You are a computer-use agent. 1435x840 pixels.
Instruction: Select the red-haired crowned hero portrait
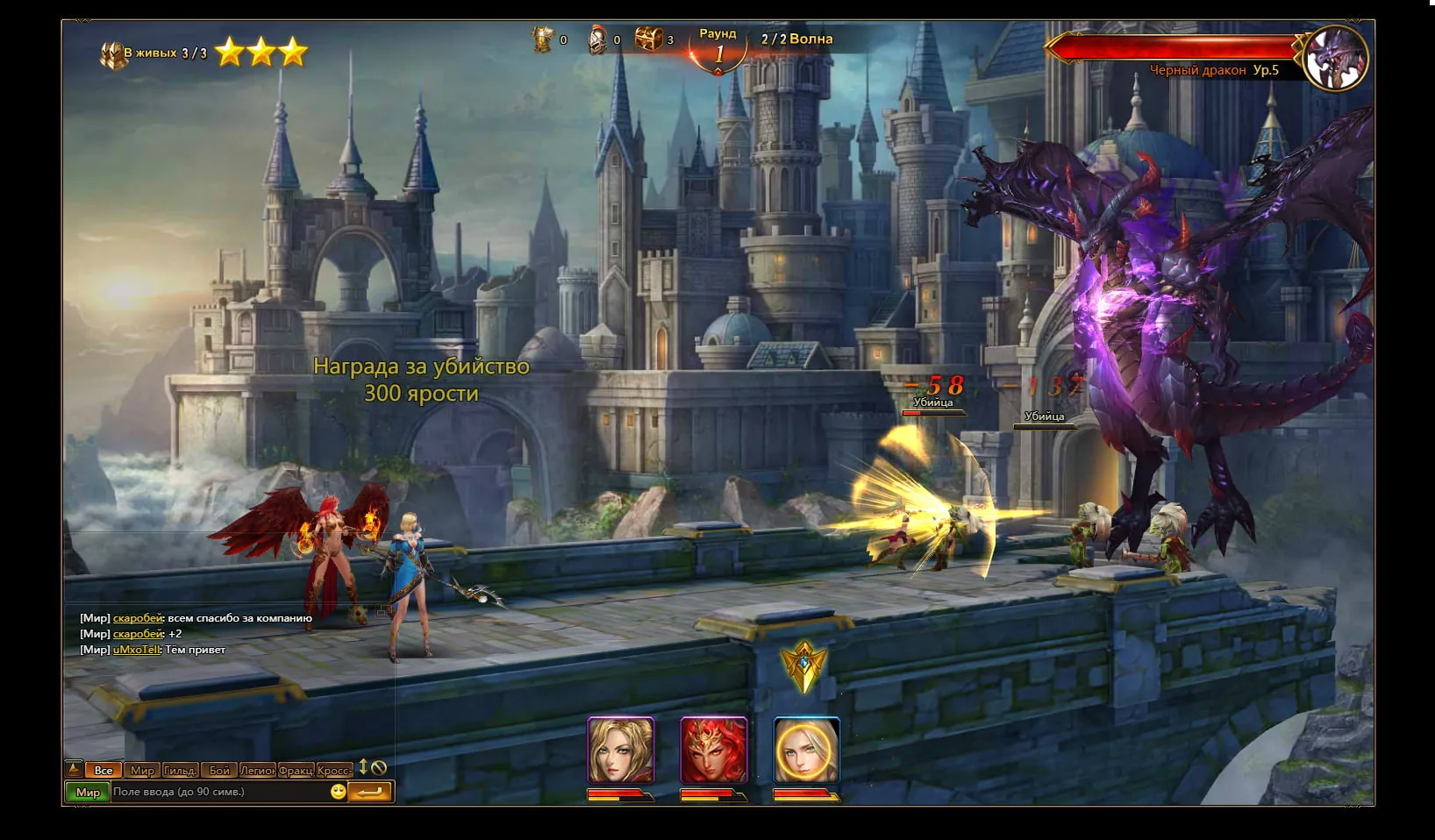714,750
